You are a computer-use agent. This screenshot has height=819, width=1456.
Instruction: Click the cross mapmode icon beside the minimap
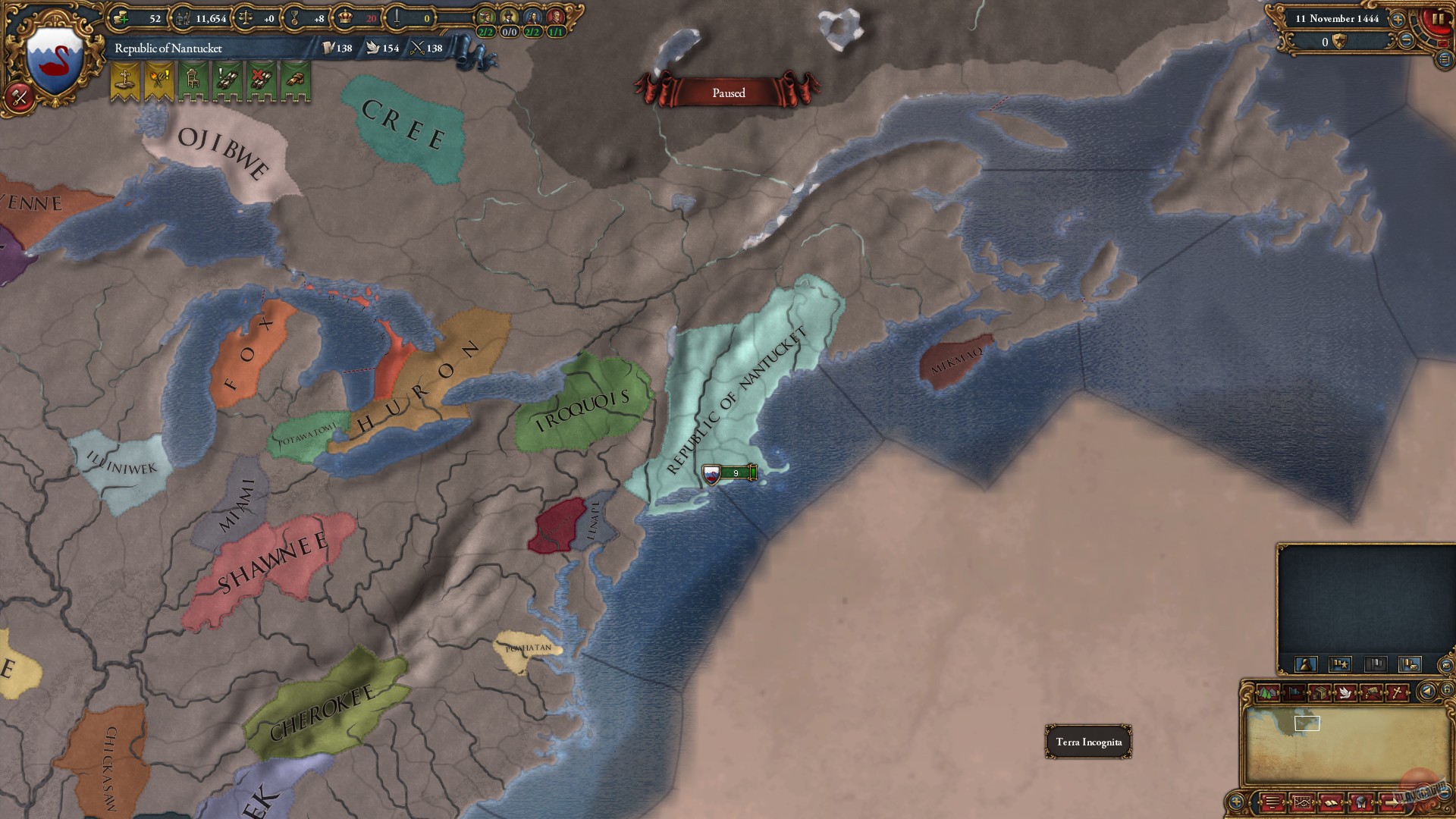(1396, 692)
